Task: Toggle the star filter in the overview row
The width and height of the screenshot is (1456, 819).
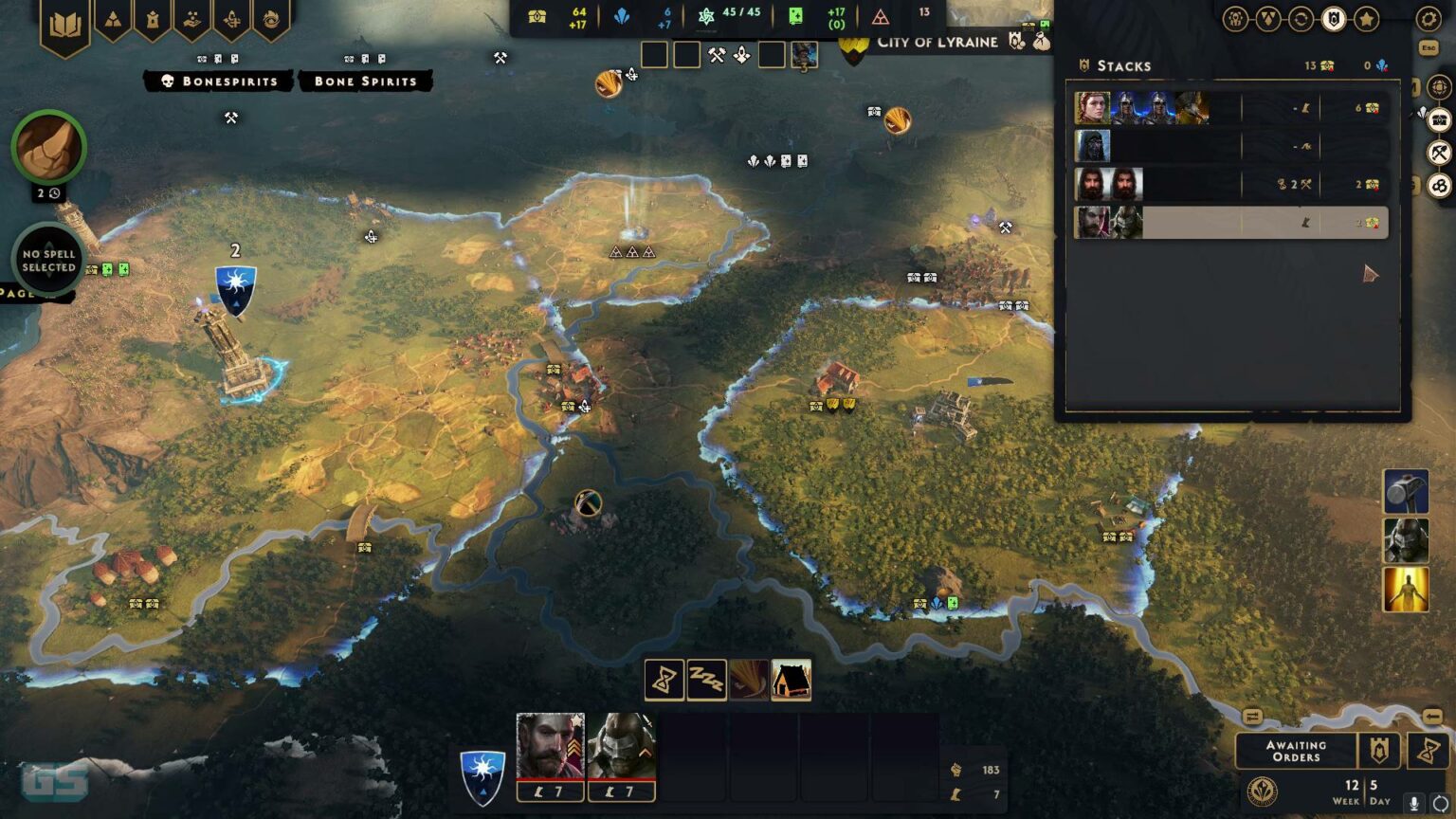Action: (1366, 17)
